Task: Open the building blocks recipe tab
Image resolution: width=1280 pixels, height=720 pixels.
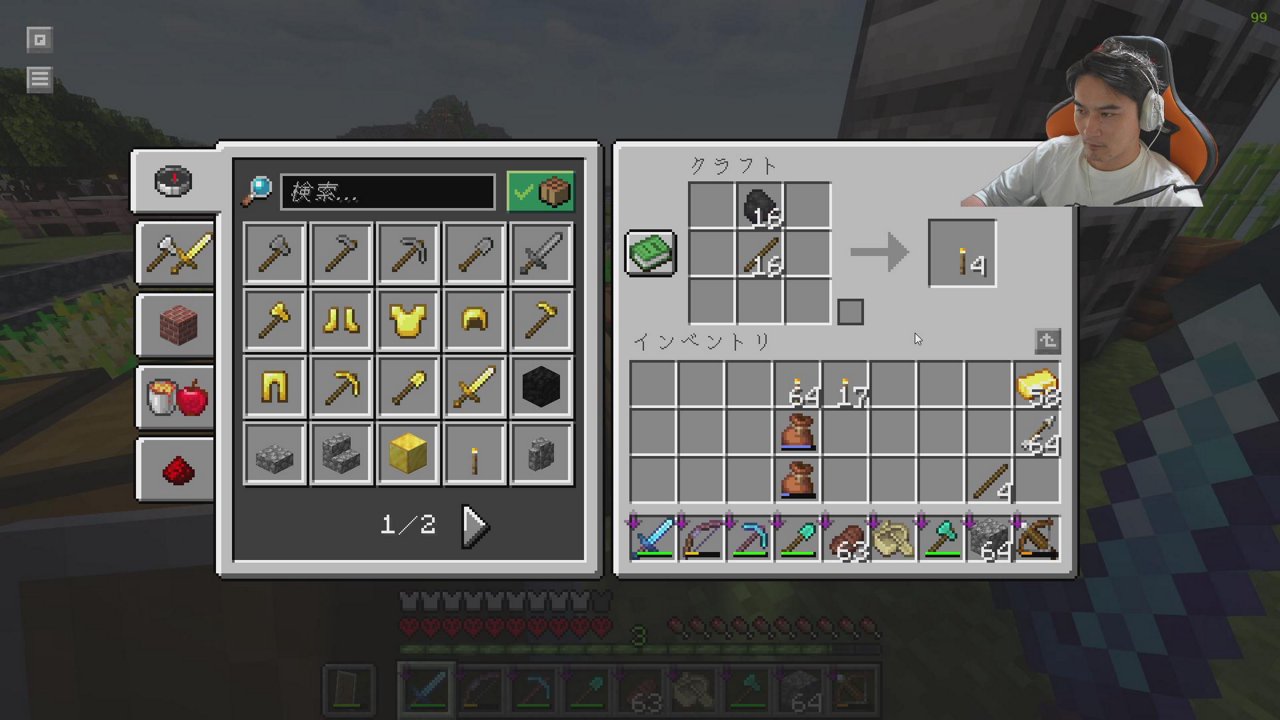Action: (177, 325)
